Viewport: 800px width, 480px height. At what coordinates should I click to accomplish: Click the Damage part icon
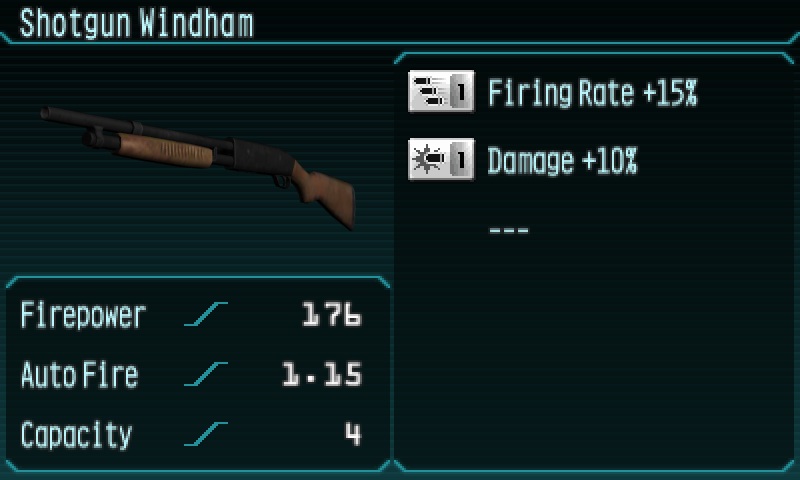pyautogui.click(x=441, y=160)
